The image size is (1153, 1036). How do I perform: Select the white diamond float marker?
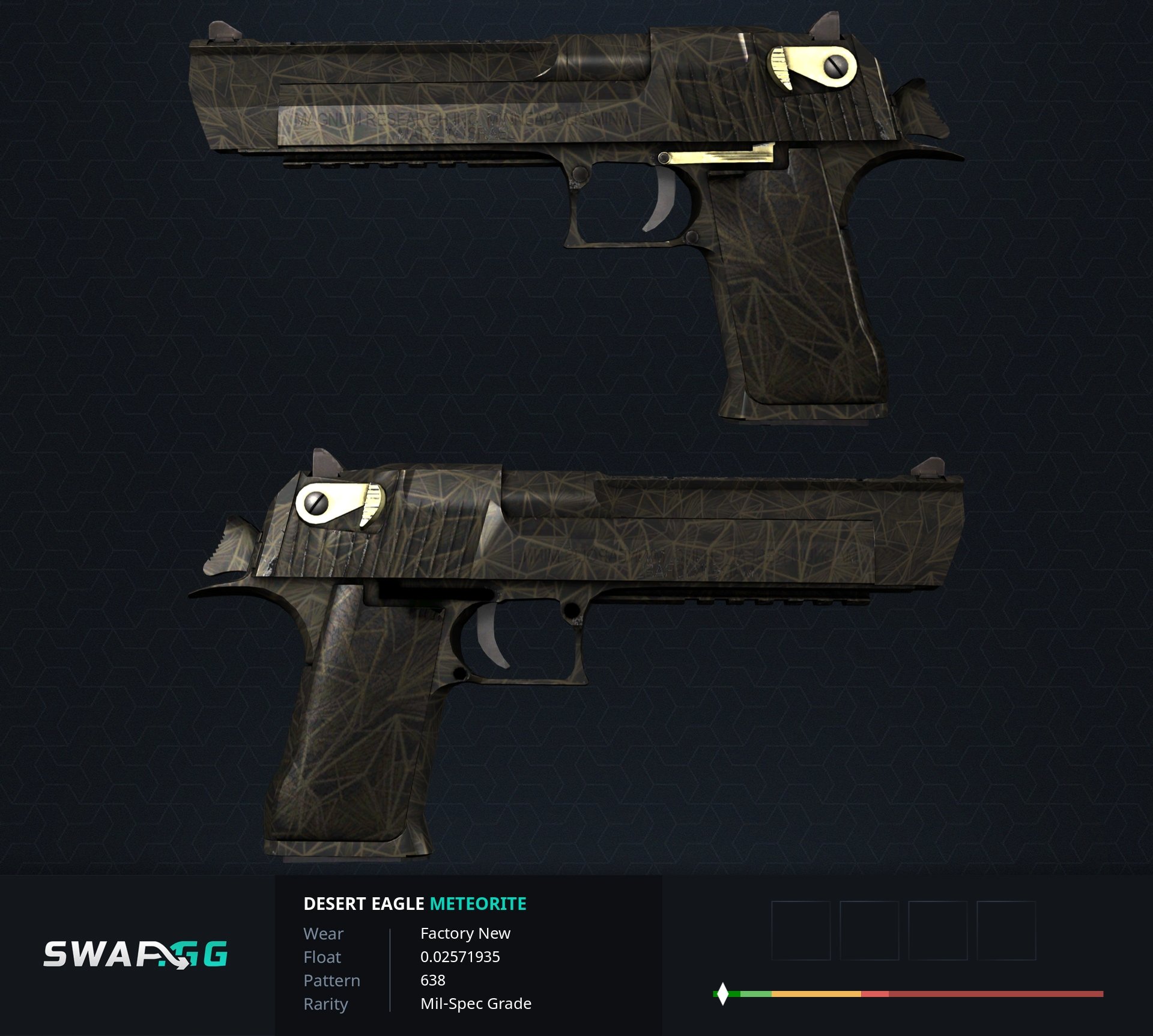[x=723, y=994]
